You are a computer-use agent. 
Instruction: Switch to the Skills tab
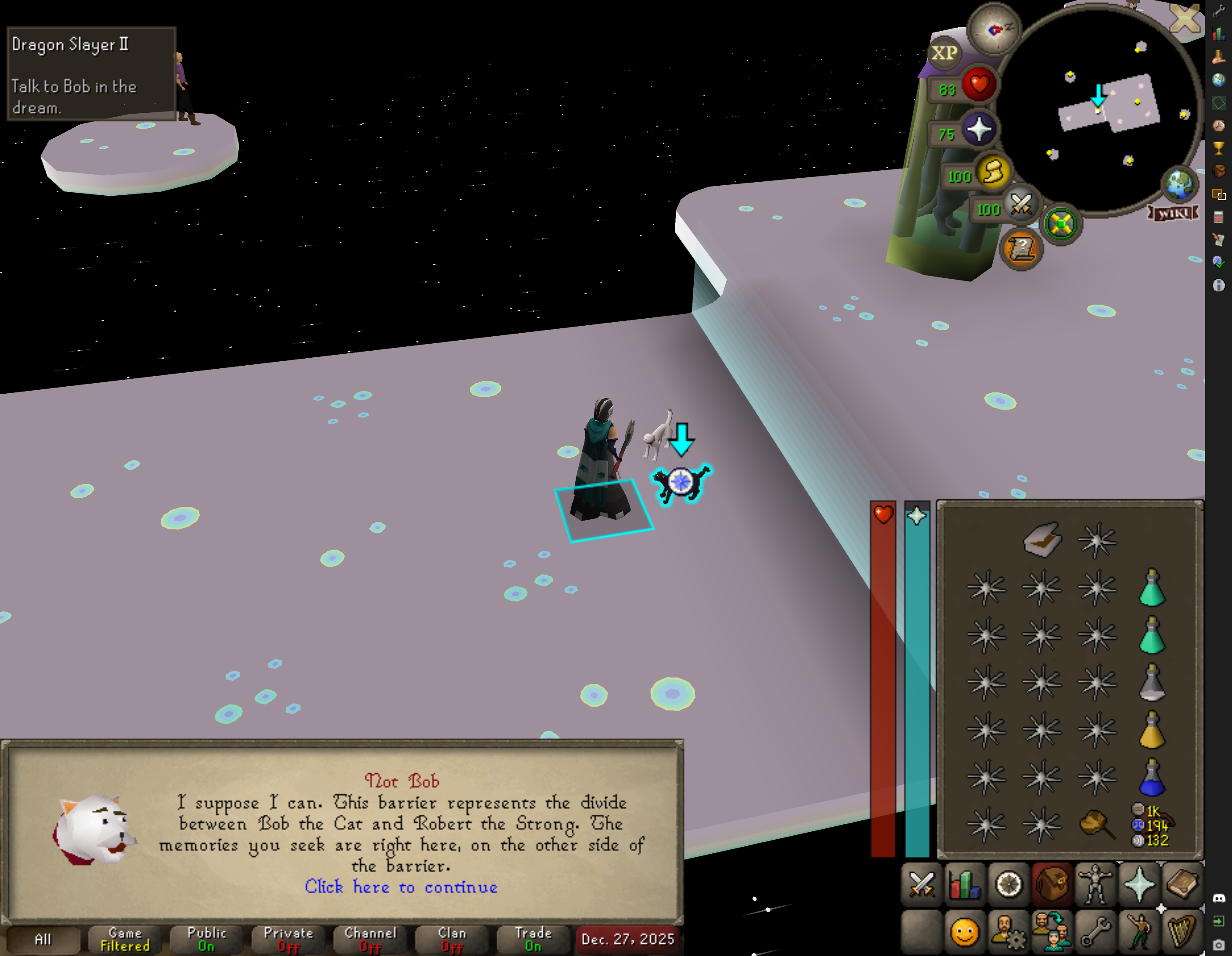pos(965,884)
